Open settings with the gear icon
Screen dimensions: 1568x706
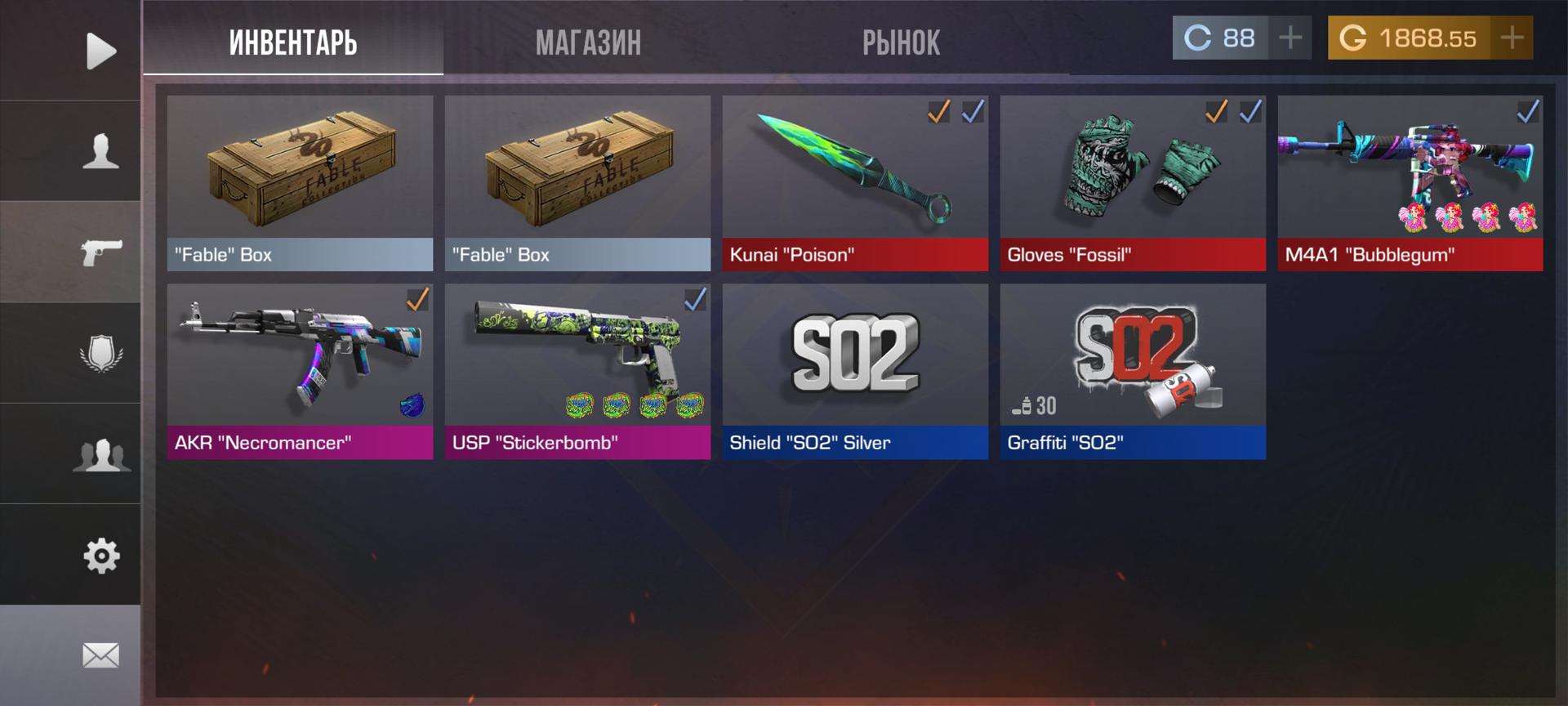tap(101, 556)
